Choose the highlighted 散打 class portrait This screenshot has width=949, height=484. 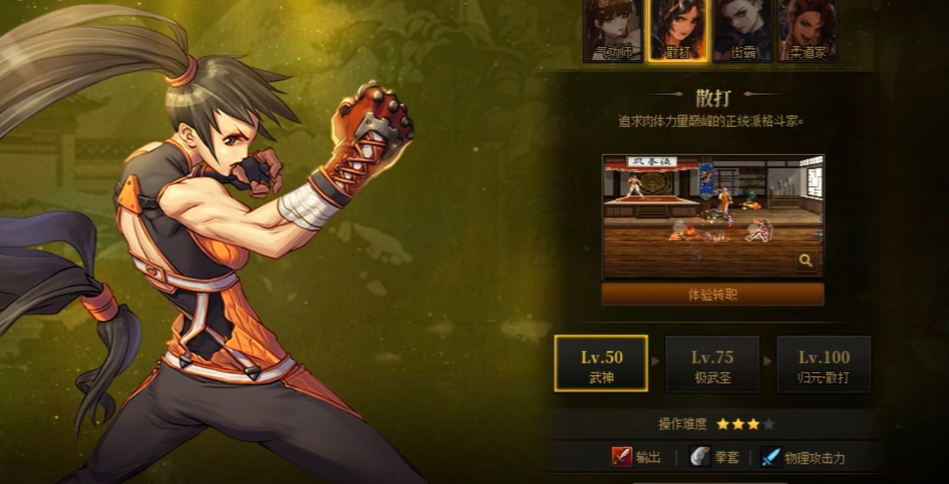[x=677, y=30]
